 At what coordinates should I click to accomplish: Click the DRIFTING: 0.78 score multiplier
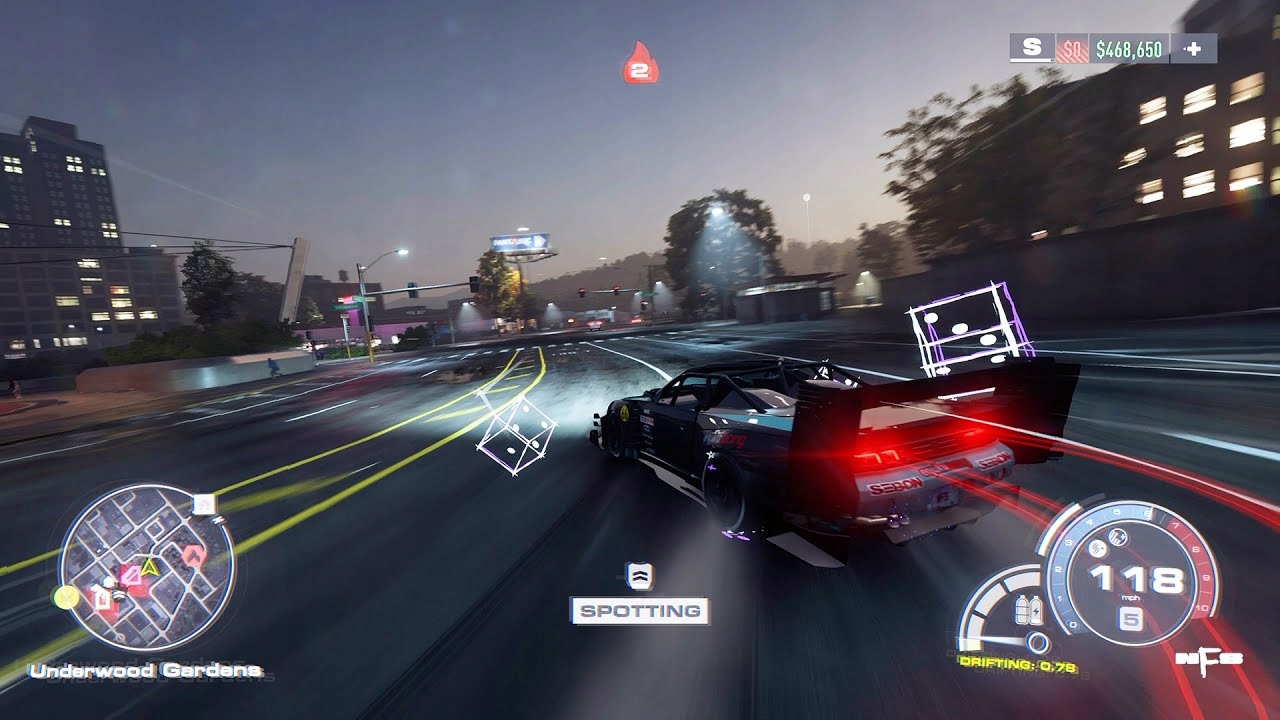pyautogui.click(x=1017, y=663)
